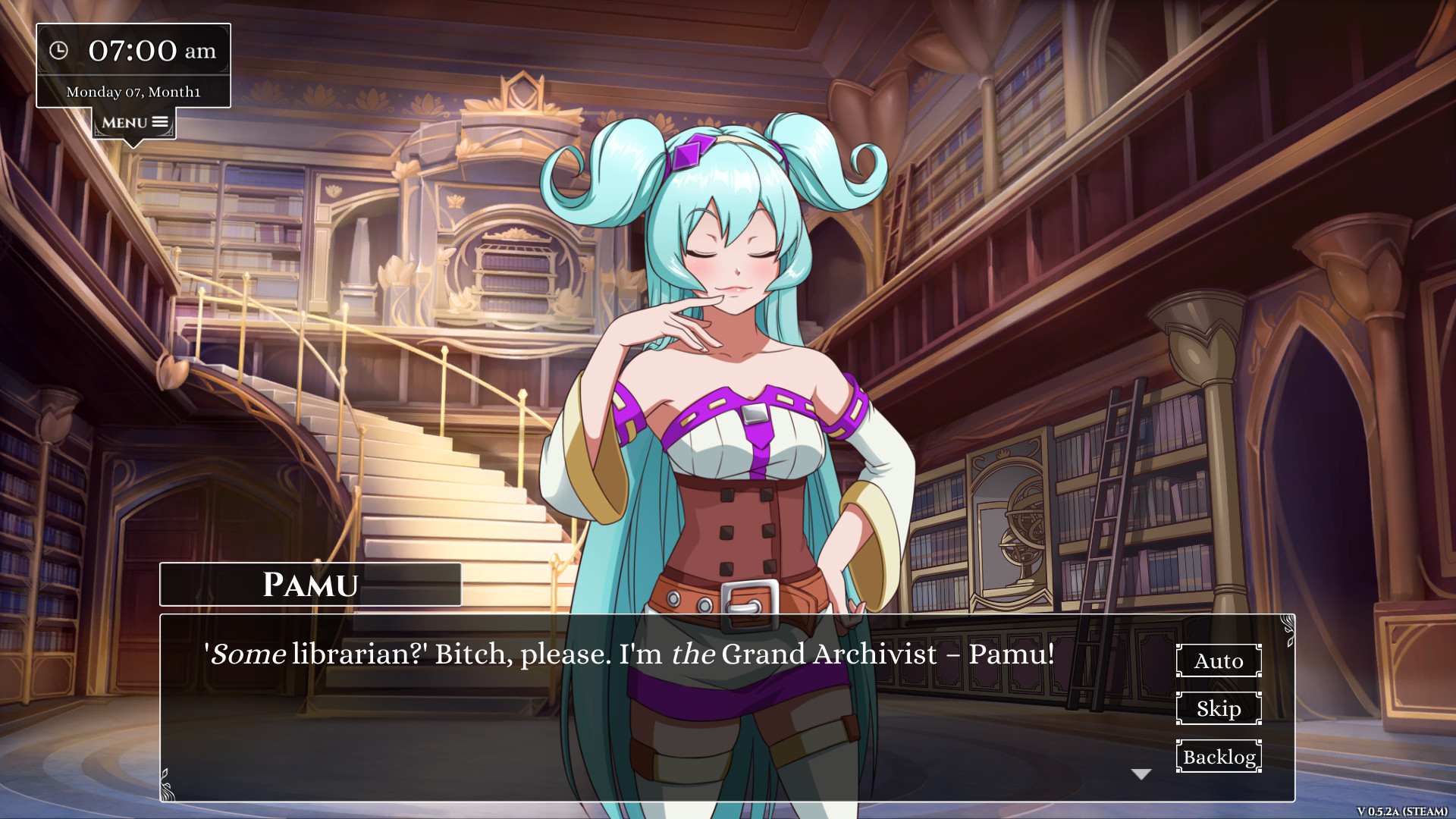
Task: Enable Auto reading mode
Action: pos(1218,661)
